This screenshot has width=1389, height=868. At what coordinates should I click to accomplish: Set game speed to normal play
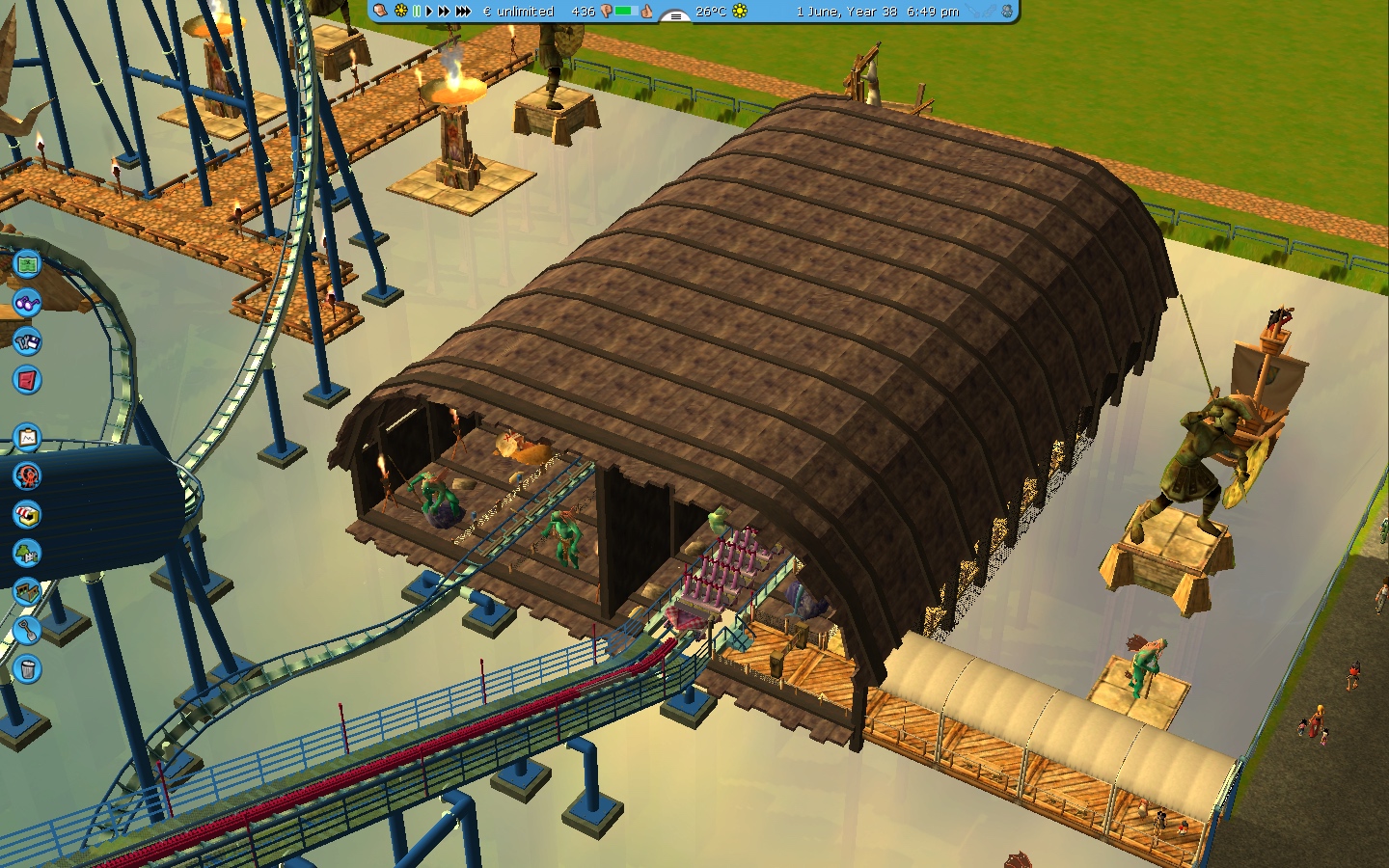(x=429, y=12)
